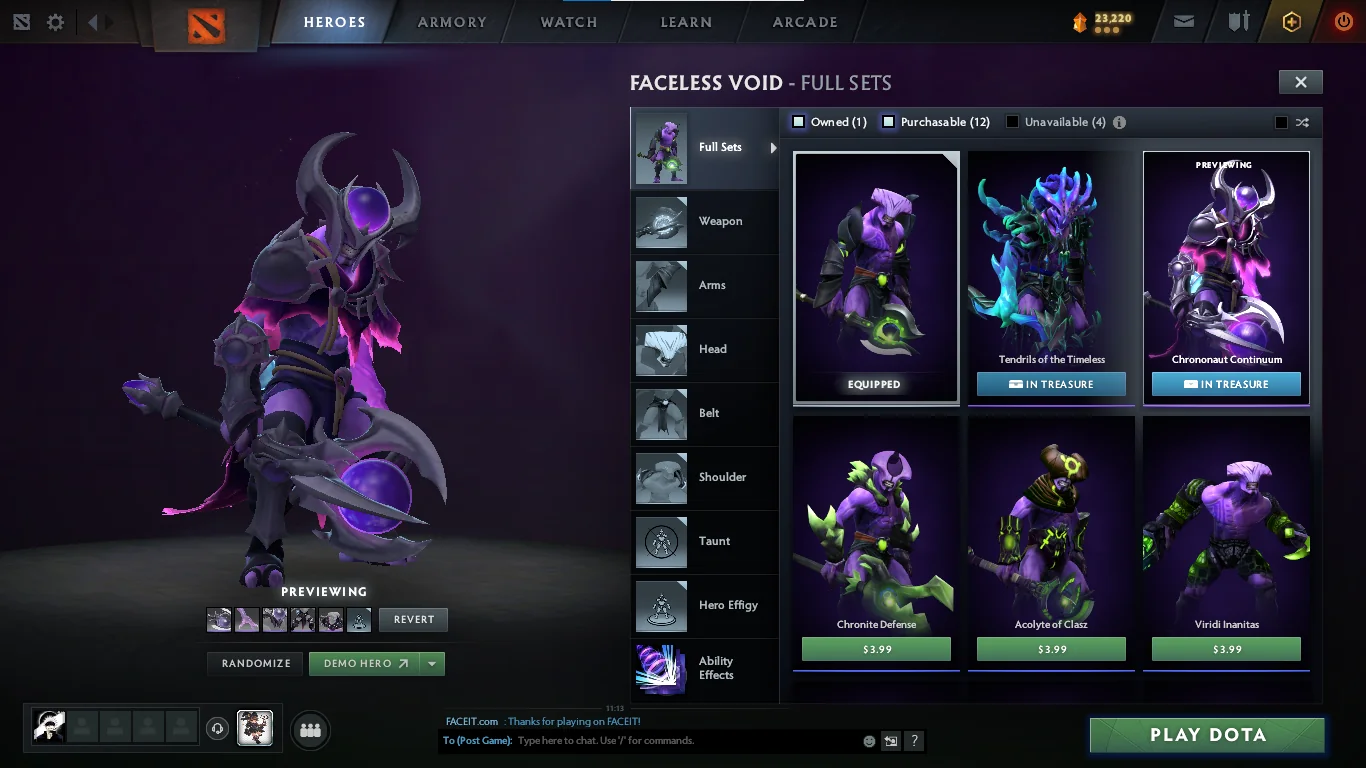Launch the Demo Hero mode
Image resolution: width=1366 pixels, height=768 pixels.
pos(365,663)
